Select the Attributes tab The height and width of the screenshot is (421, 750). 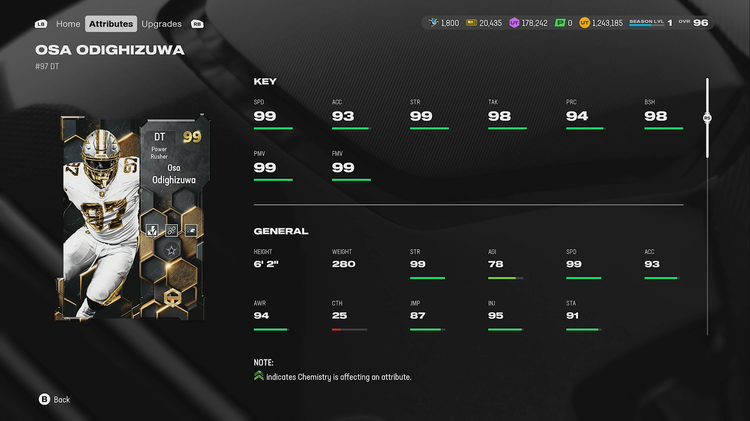[x=110, y=23]
